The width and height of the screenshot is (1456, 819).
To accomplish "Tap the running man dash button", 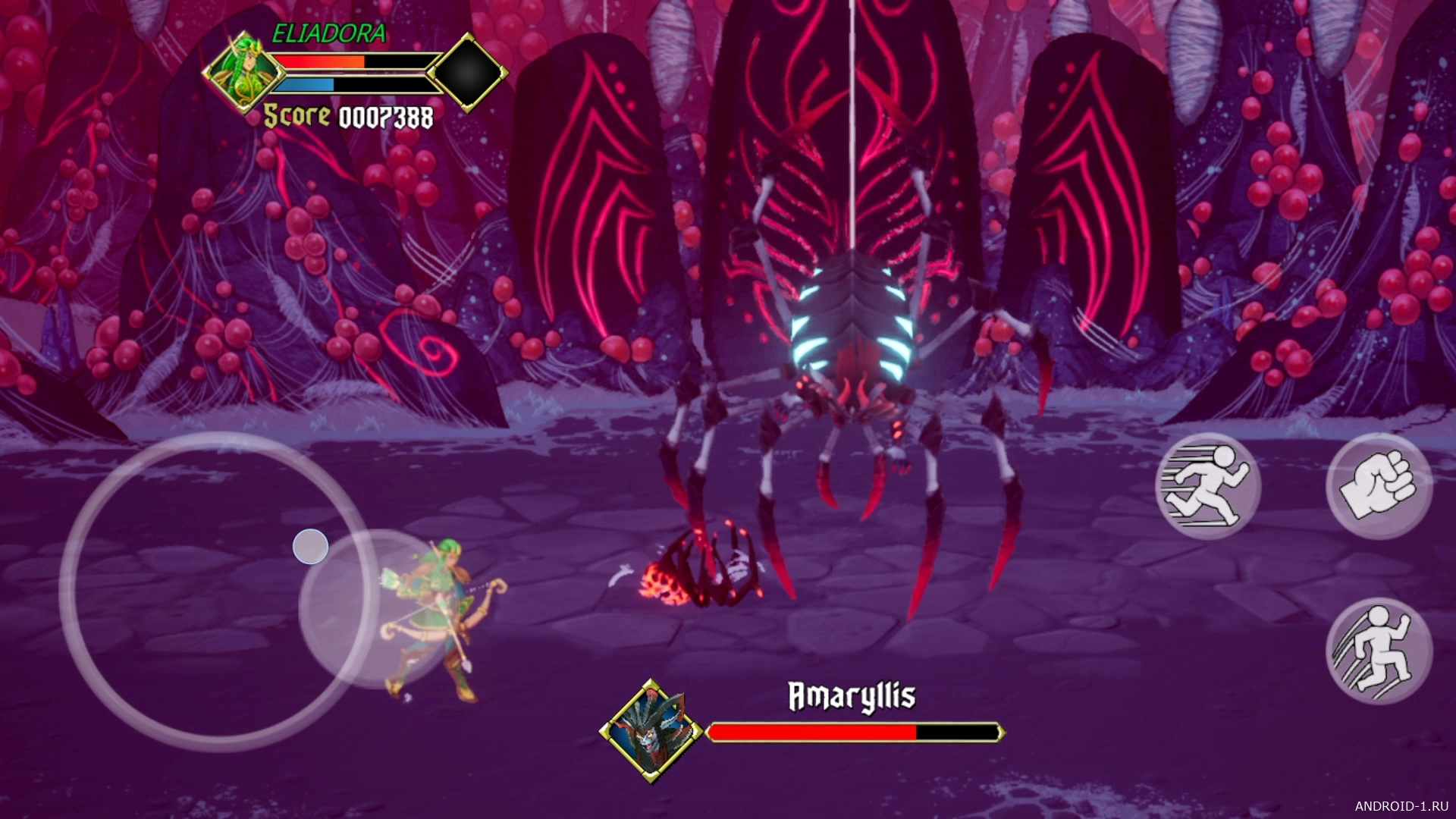I will pos(1207,486).
